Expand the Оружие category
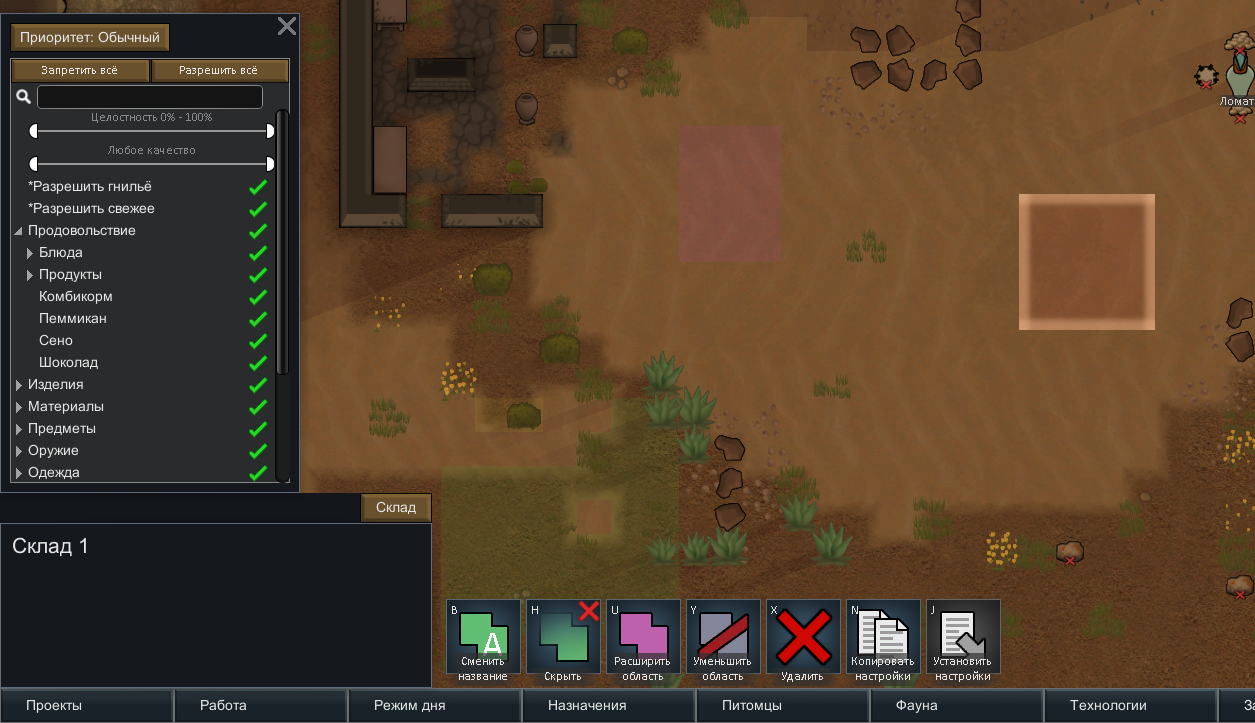The width and height of the screenshot is (1255, 723). pos(19,451)
